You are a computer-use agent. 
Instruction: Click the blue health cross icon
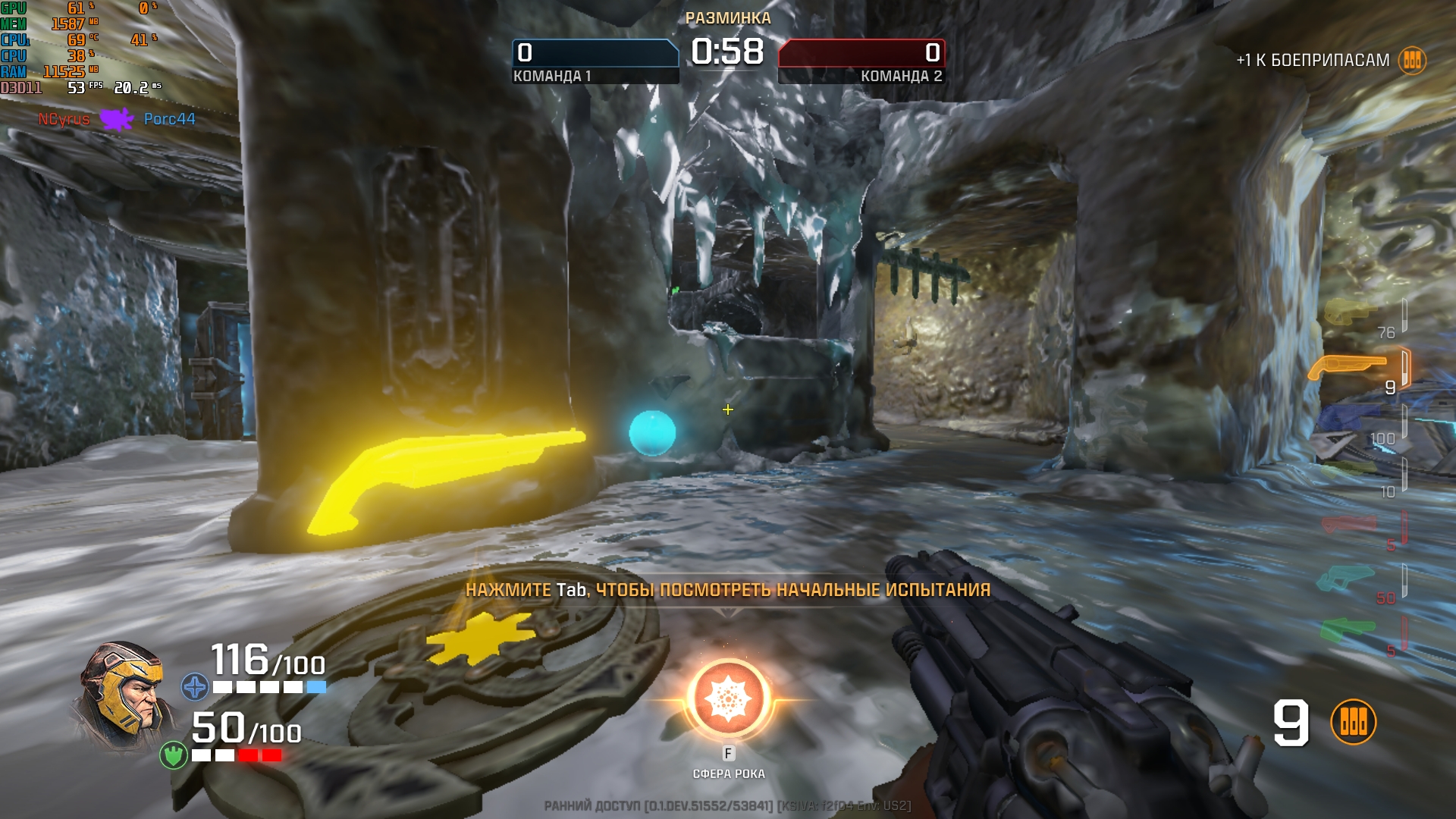[195, 687]
